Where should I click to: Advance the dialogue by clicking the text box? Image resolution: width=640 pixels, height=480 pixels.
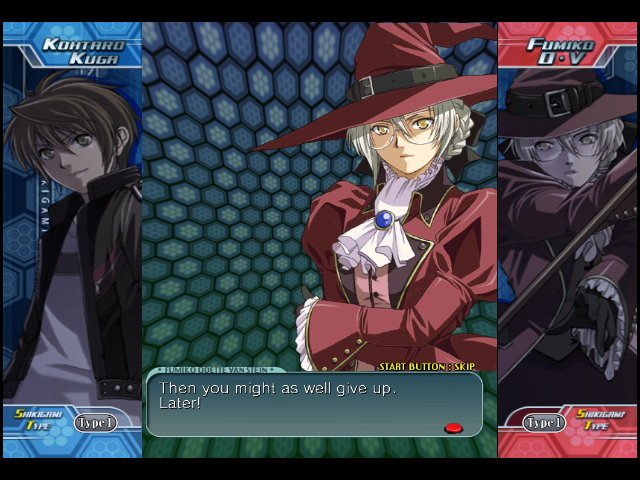coord(314,404)
